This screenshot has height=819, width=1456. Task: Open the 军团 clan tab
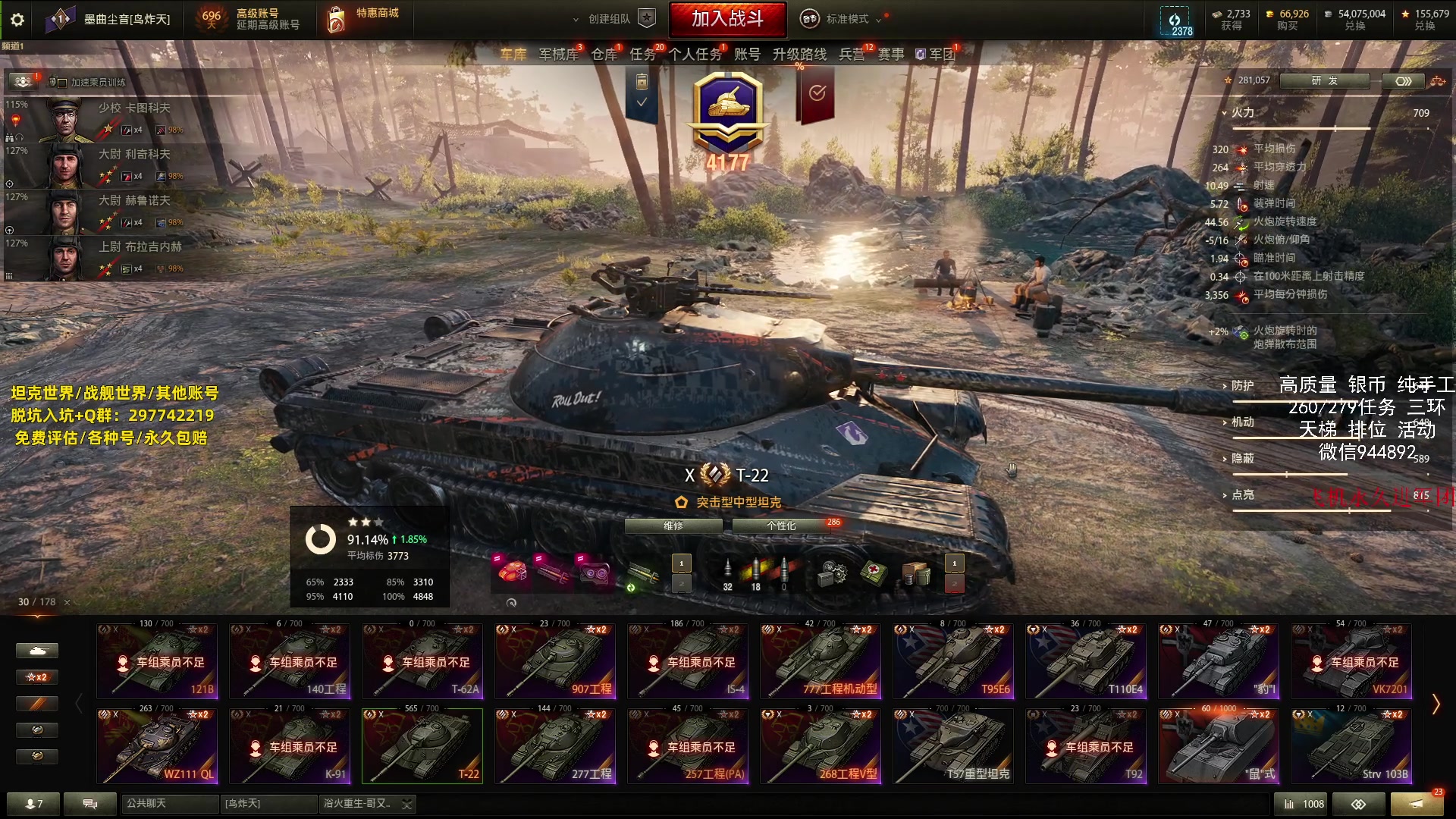940,54
